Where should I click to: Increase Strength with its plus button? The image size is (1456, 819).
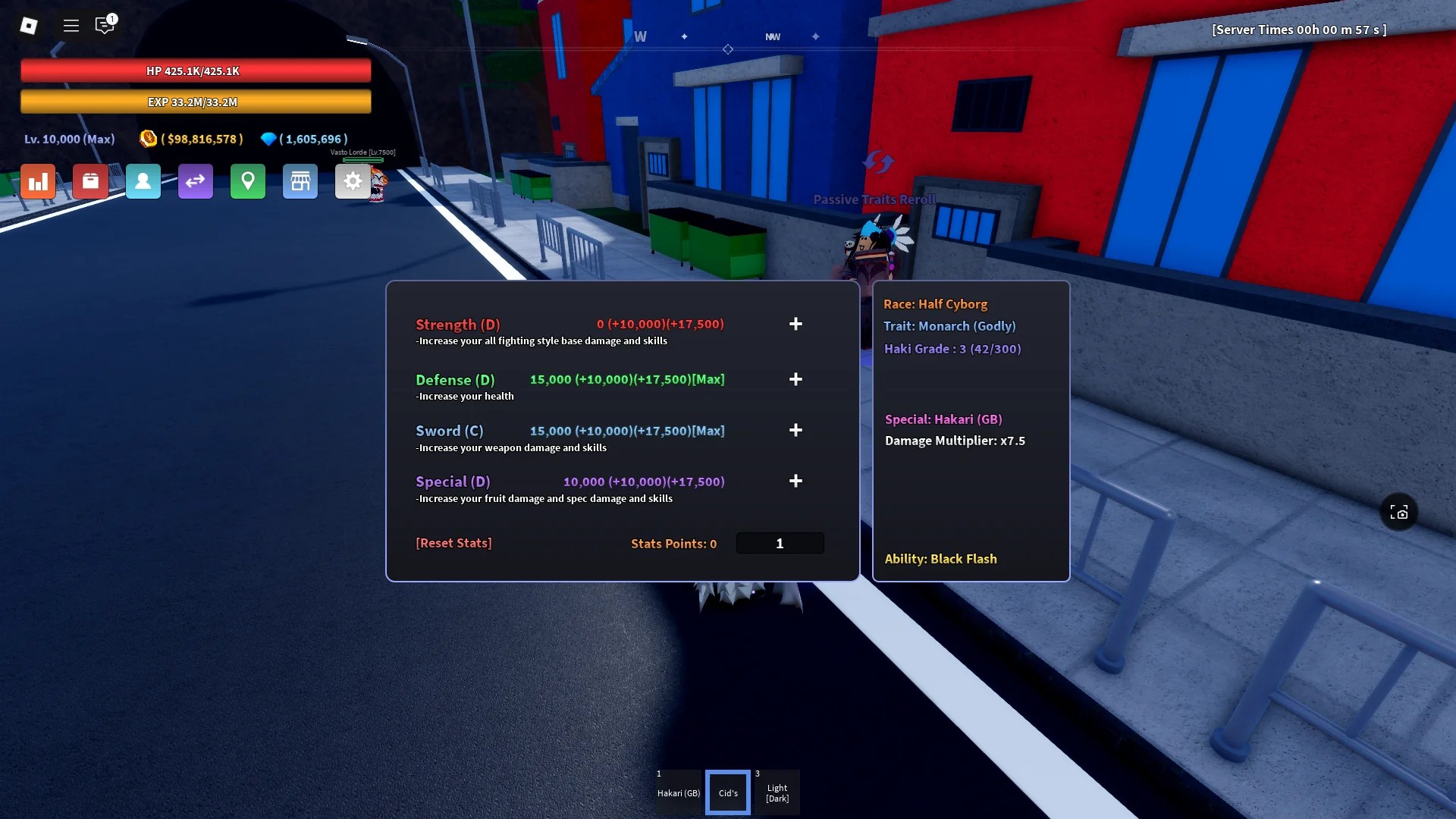(795, 324)
